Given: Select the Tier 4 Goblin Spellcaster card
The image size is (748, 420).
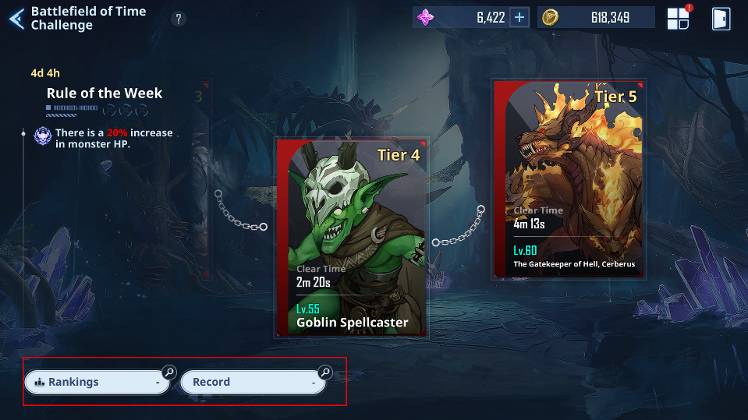Looking at the screenshot, I should (x=353, y=238).
